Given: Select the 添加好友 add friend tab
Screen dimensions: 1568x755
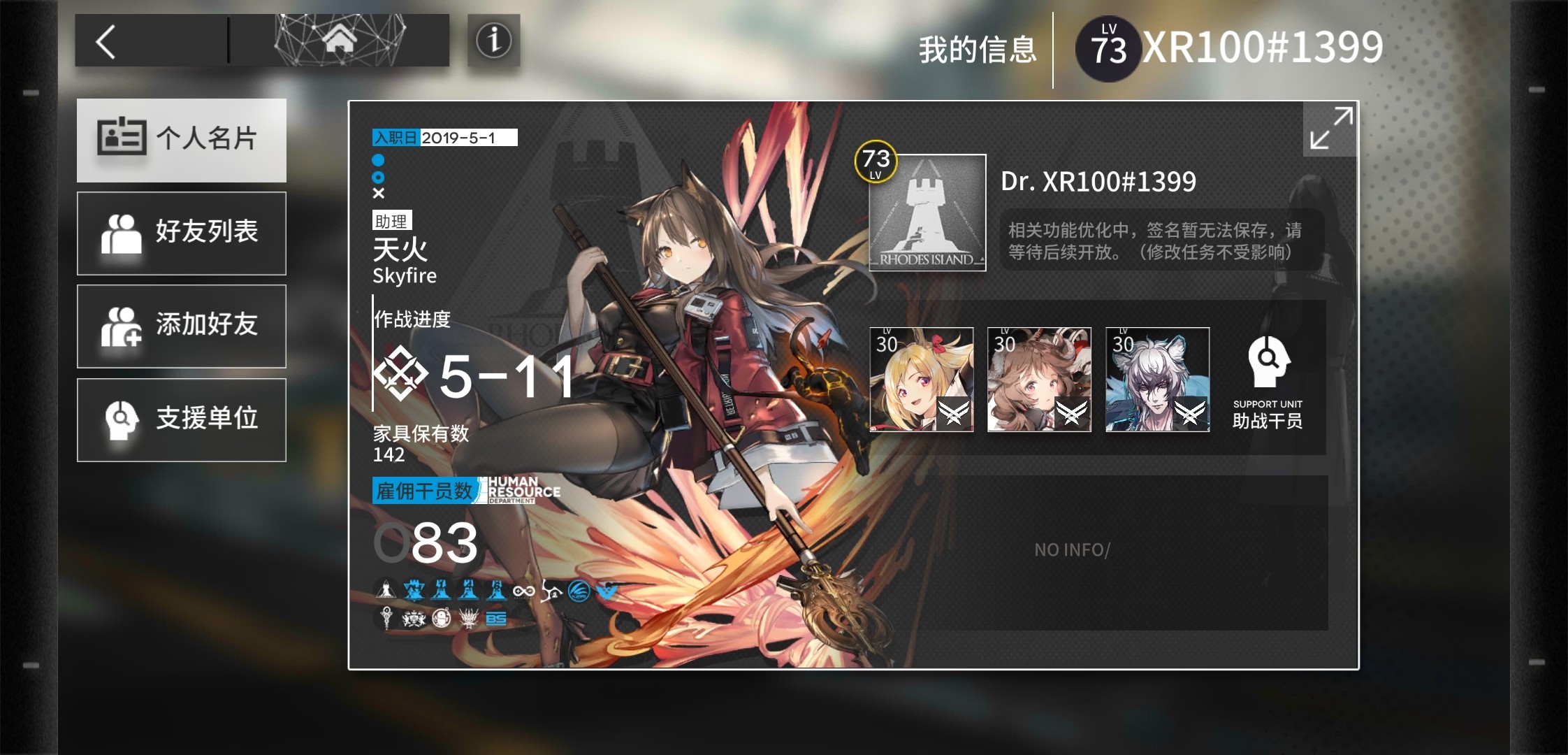Looking at the screenshot, I should tap(182, 326).
